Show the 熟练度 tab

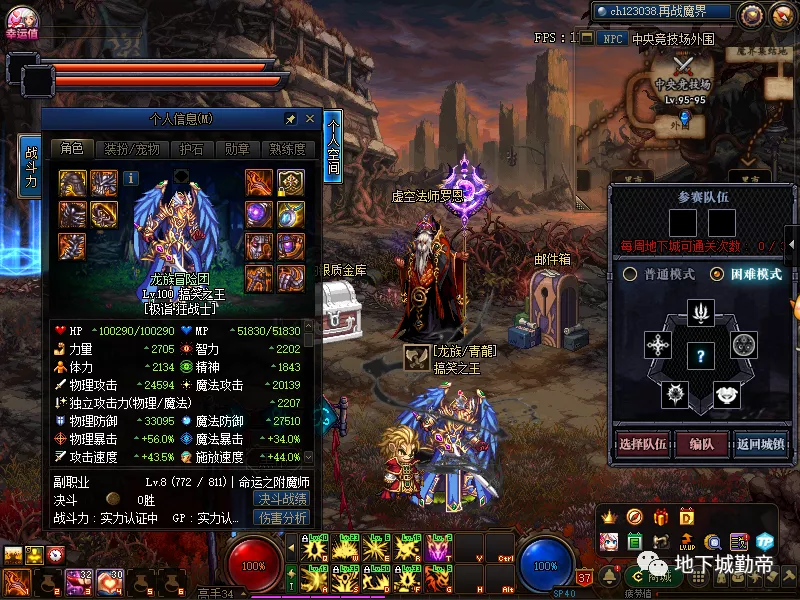pyautogui.click(x=287, y=149)
